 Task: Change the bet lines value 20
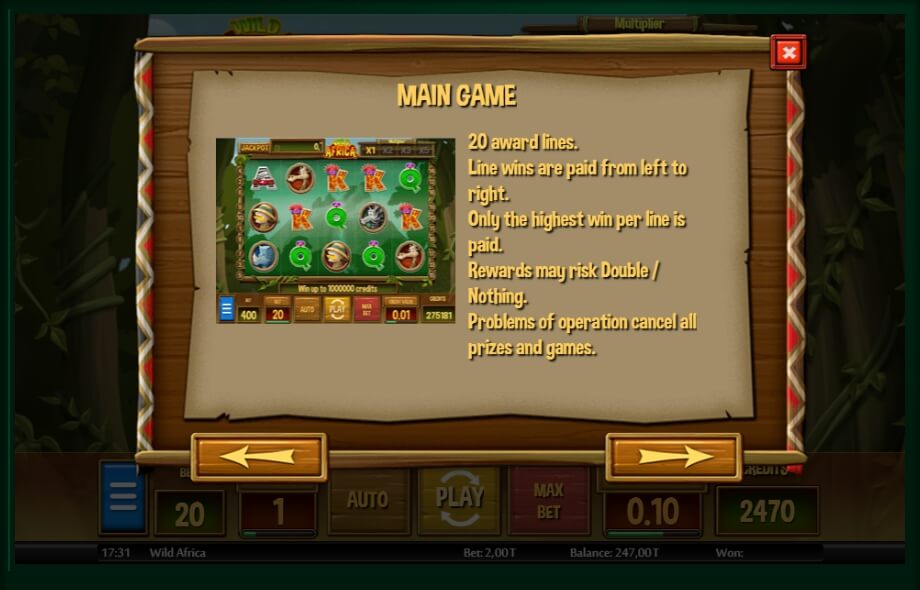point(189,513)
